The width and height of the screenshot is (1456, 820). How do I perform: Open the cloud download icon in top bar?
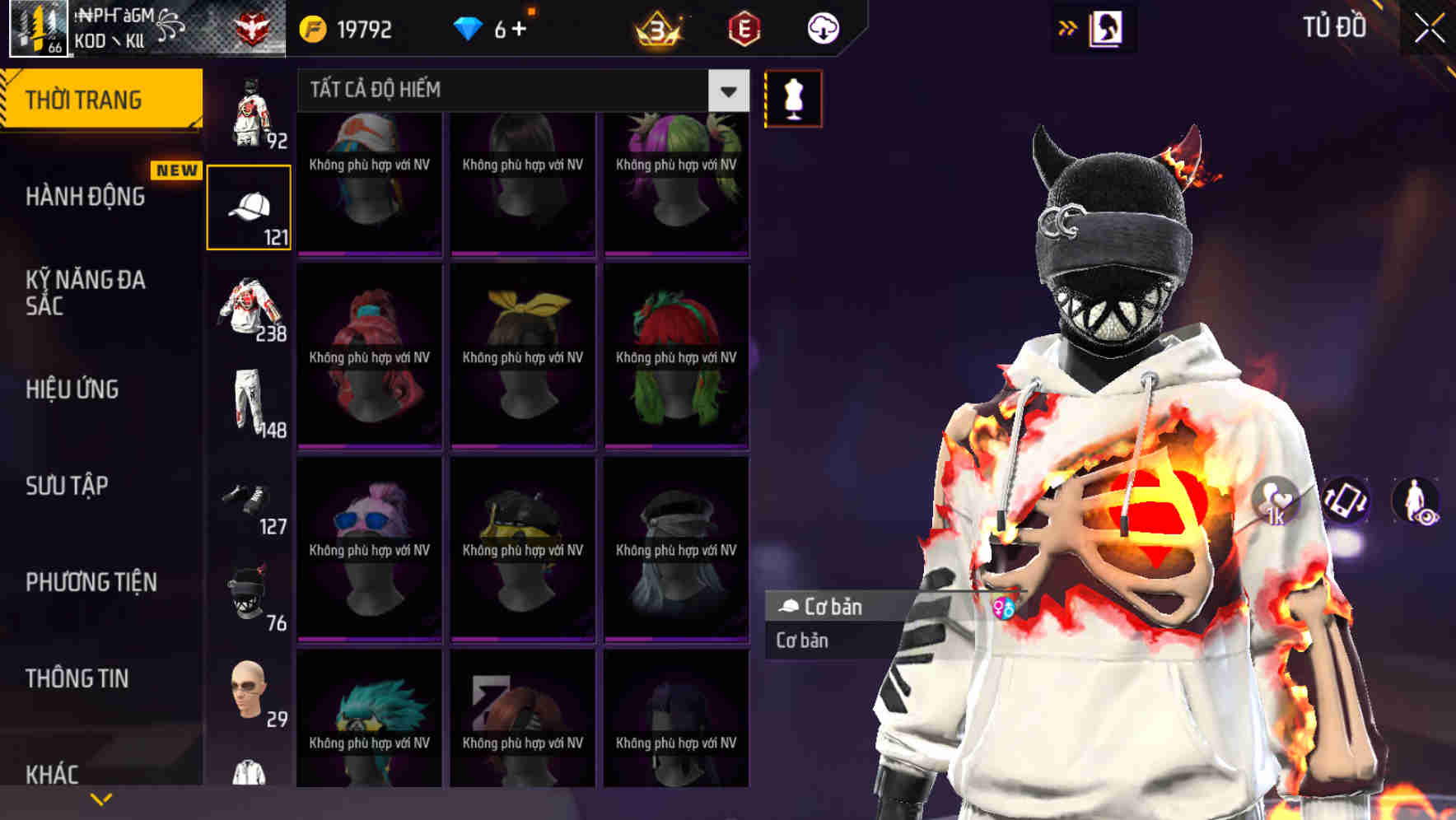point(823,27)
